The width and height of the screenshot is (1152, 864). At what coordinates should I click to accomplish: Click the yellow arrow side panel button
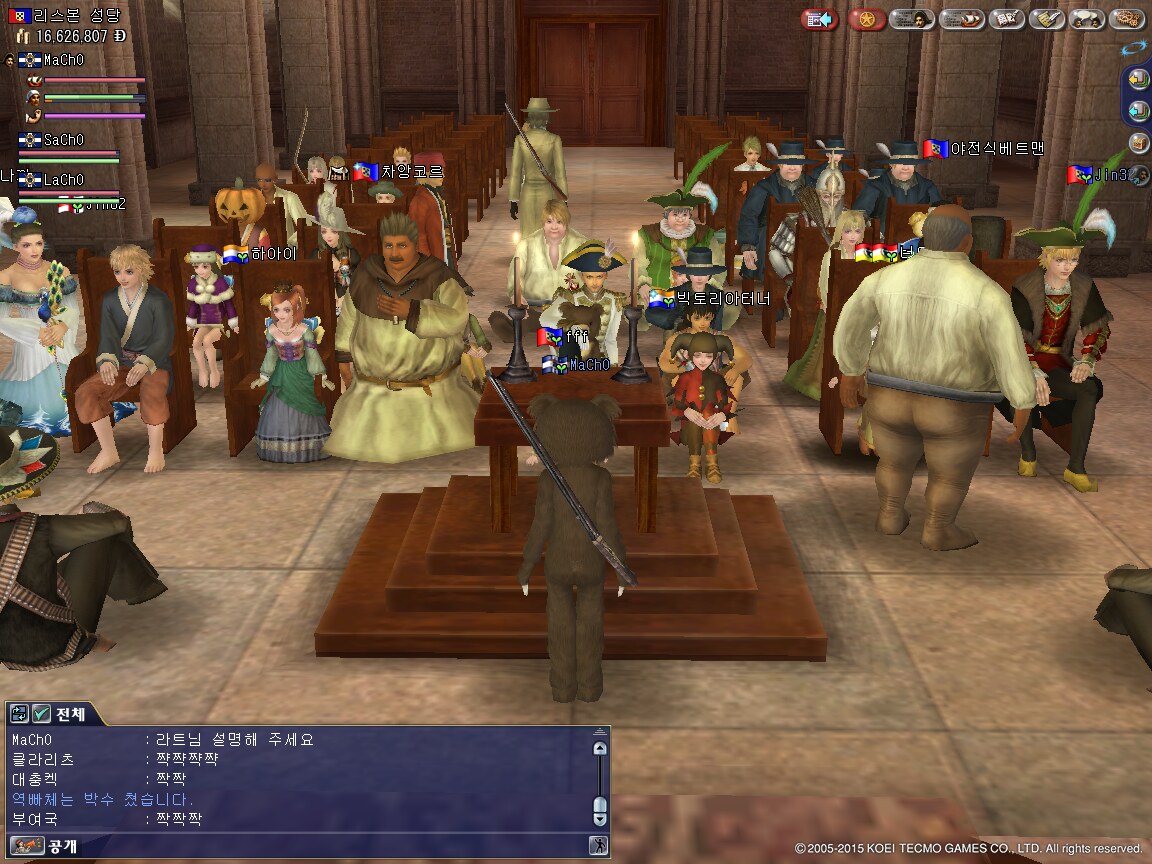(1138, 78)
